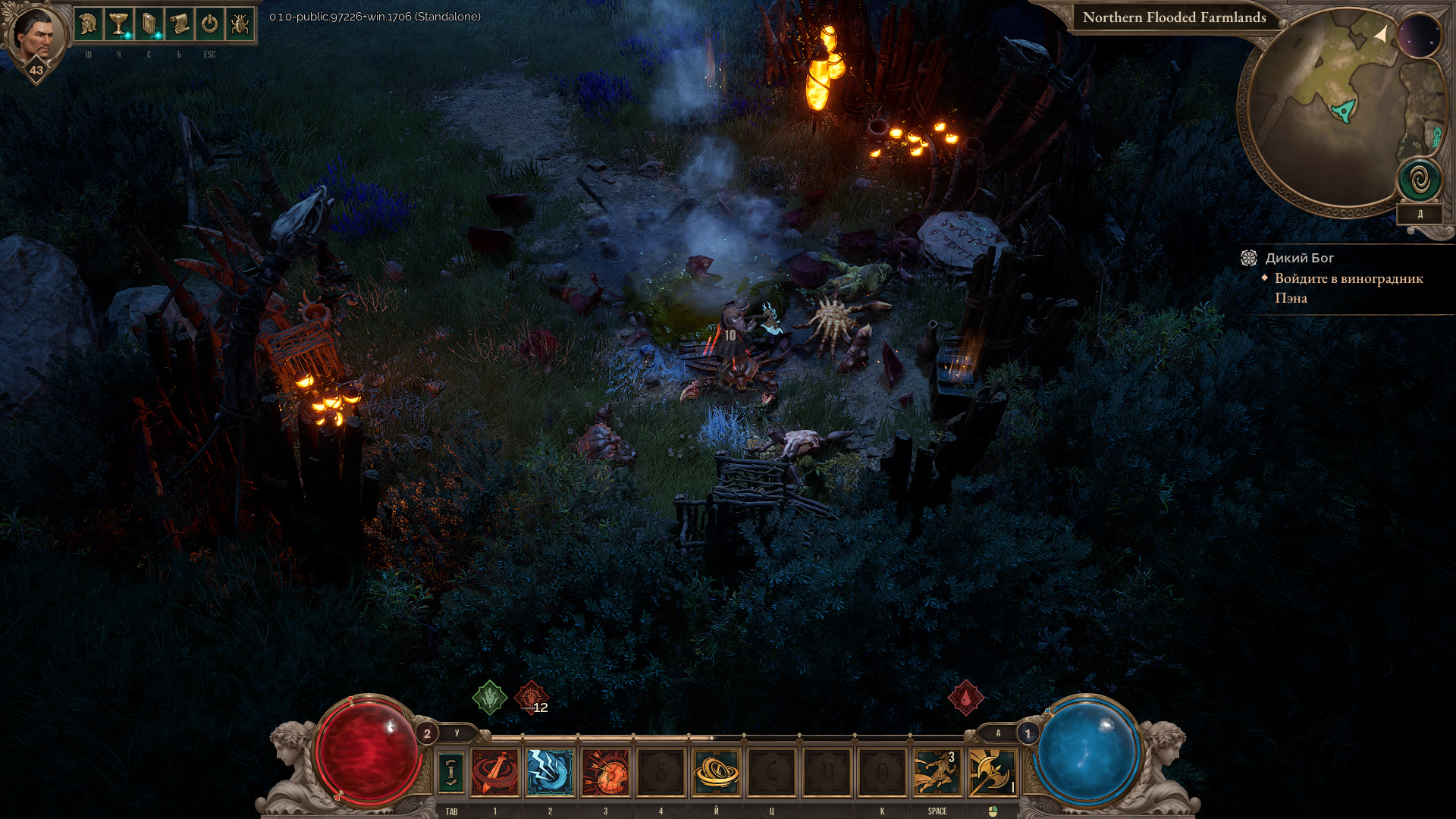
Task: Inspect the red fist status icon
Action: 531,697
